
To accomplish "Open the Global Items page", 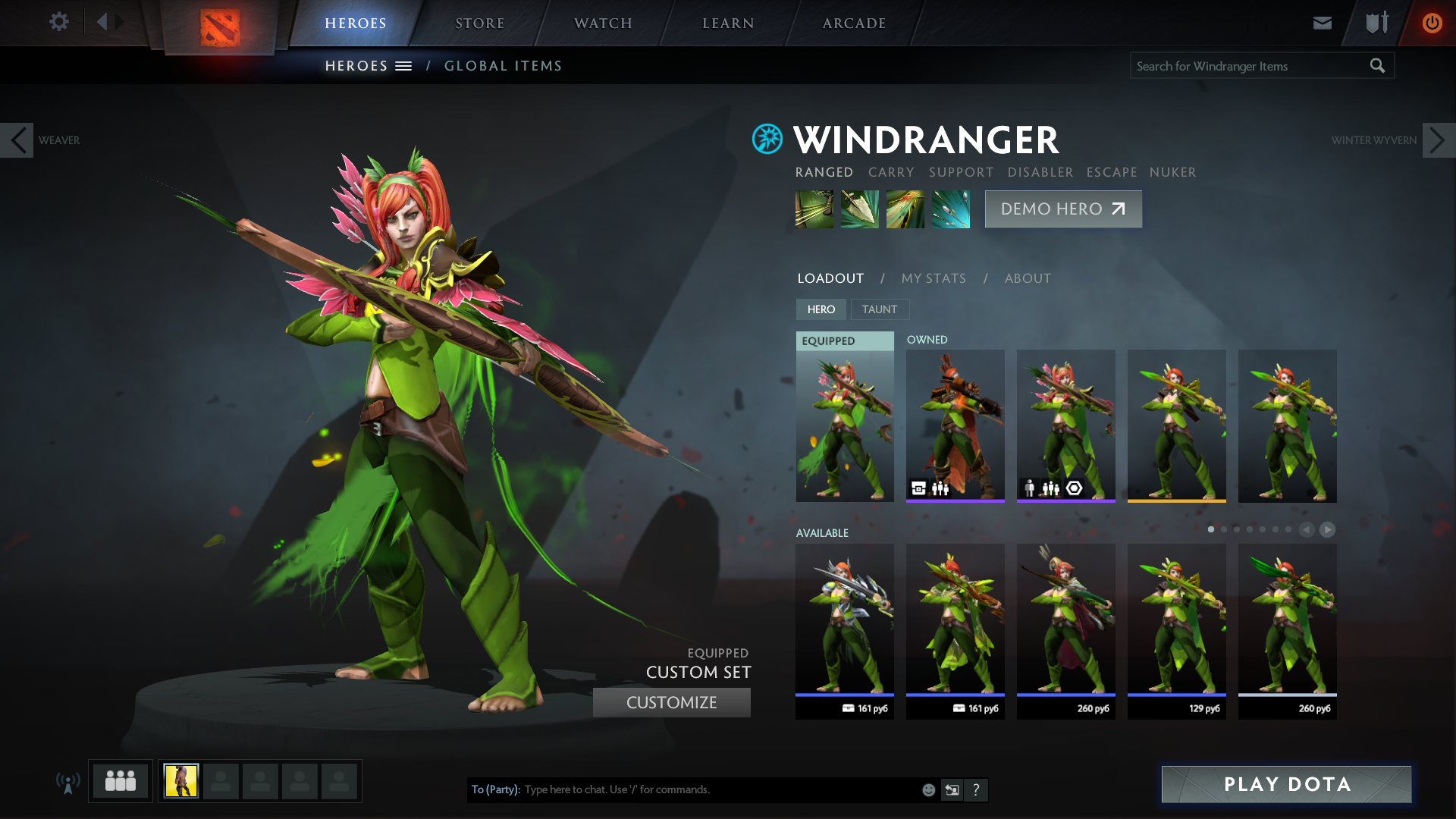I will (x=503, y=66).
